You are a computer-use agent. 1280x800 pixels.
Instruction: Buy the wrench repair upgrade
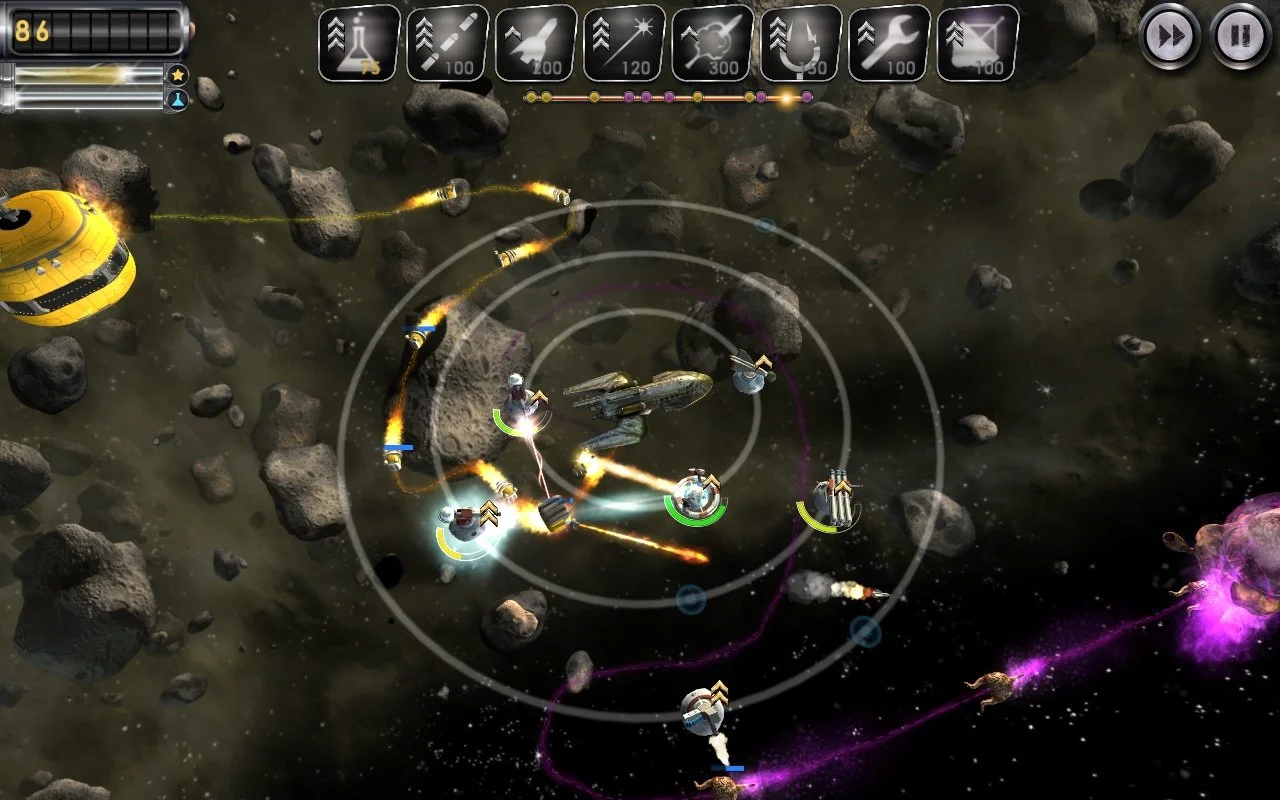click(x=889, y=44)
